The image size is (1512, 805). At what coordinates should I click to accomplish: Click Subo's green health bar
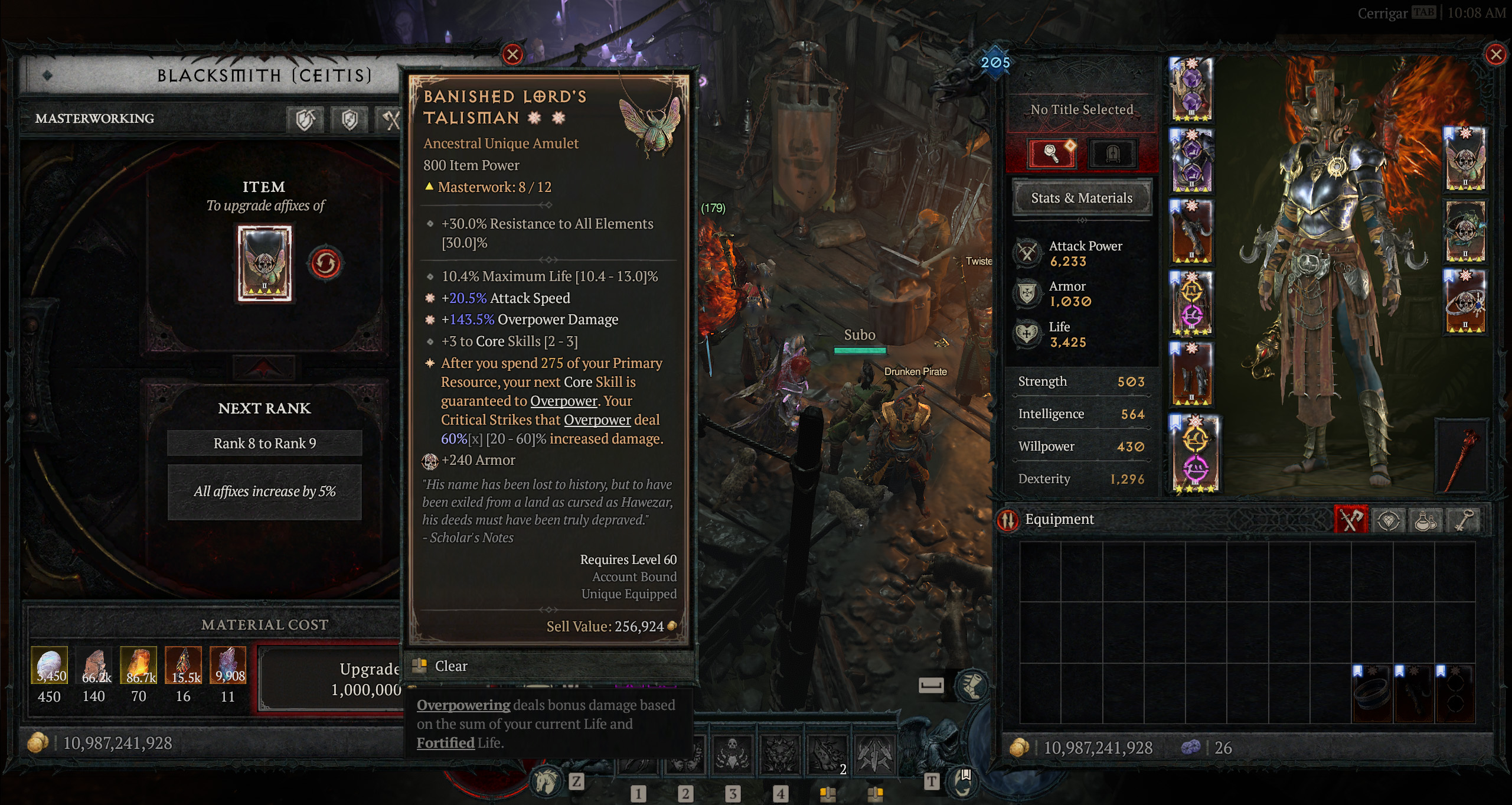click(860, 350)
